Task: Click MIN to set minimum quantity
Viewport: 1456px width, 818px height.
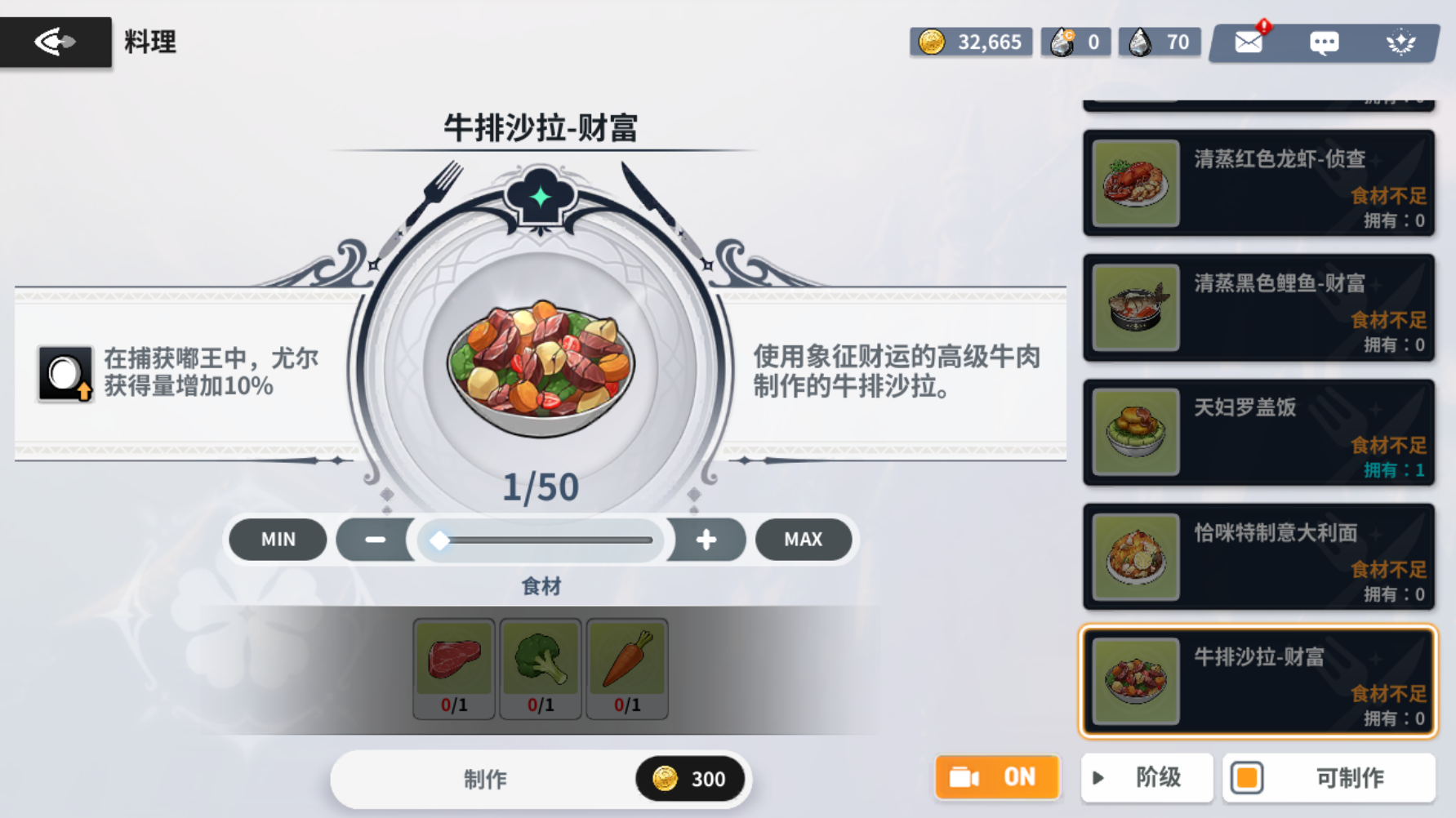Action: coord(277,539)
